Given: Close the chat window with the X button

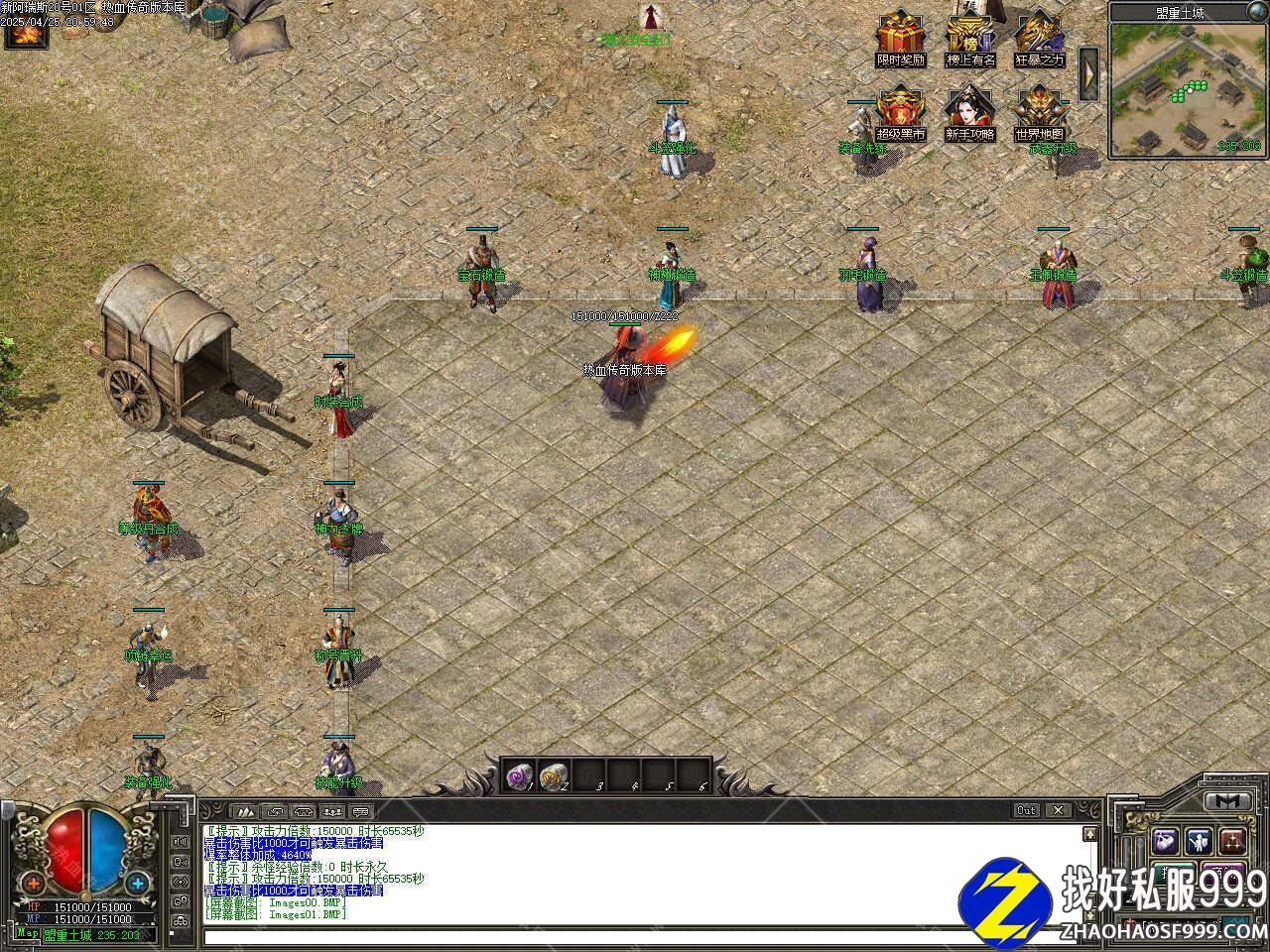Looking at the screenshot, I should (x=1058, y=811).
